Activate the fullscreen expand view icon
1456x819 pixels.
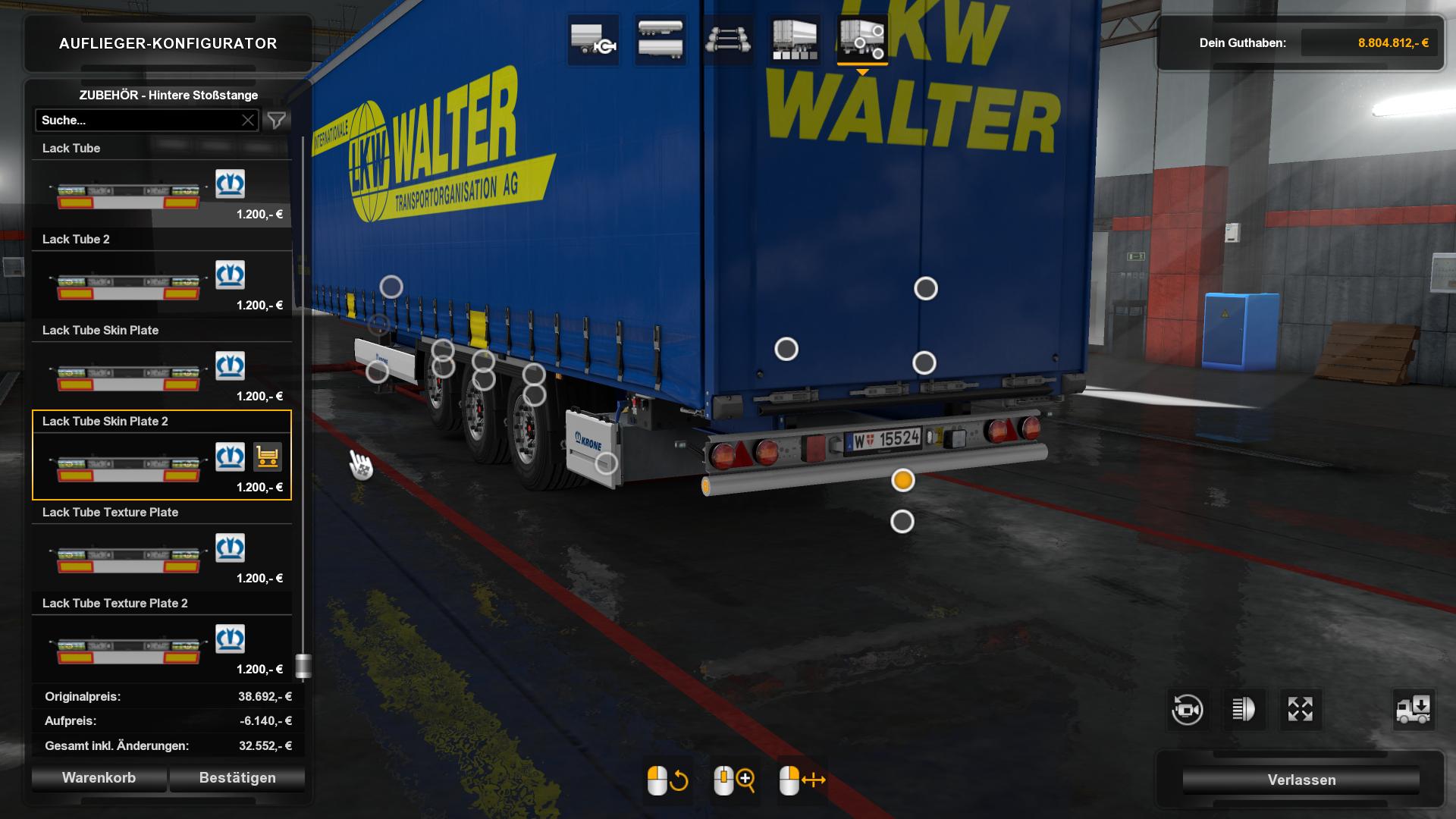tap(1300, 710)
